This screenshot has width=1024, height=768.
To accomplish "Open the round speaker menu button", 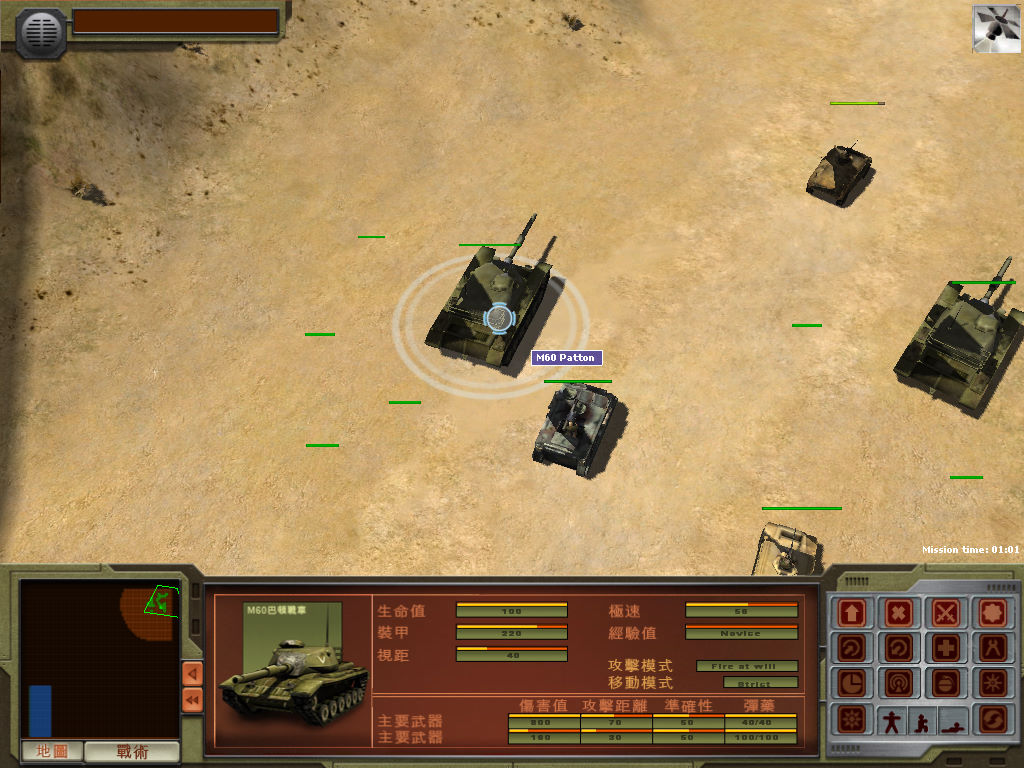I will tap(41, 31).
